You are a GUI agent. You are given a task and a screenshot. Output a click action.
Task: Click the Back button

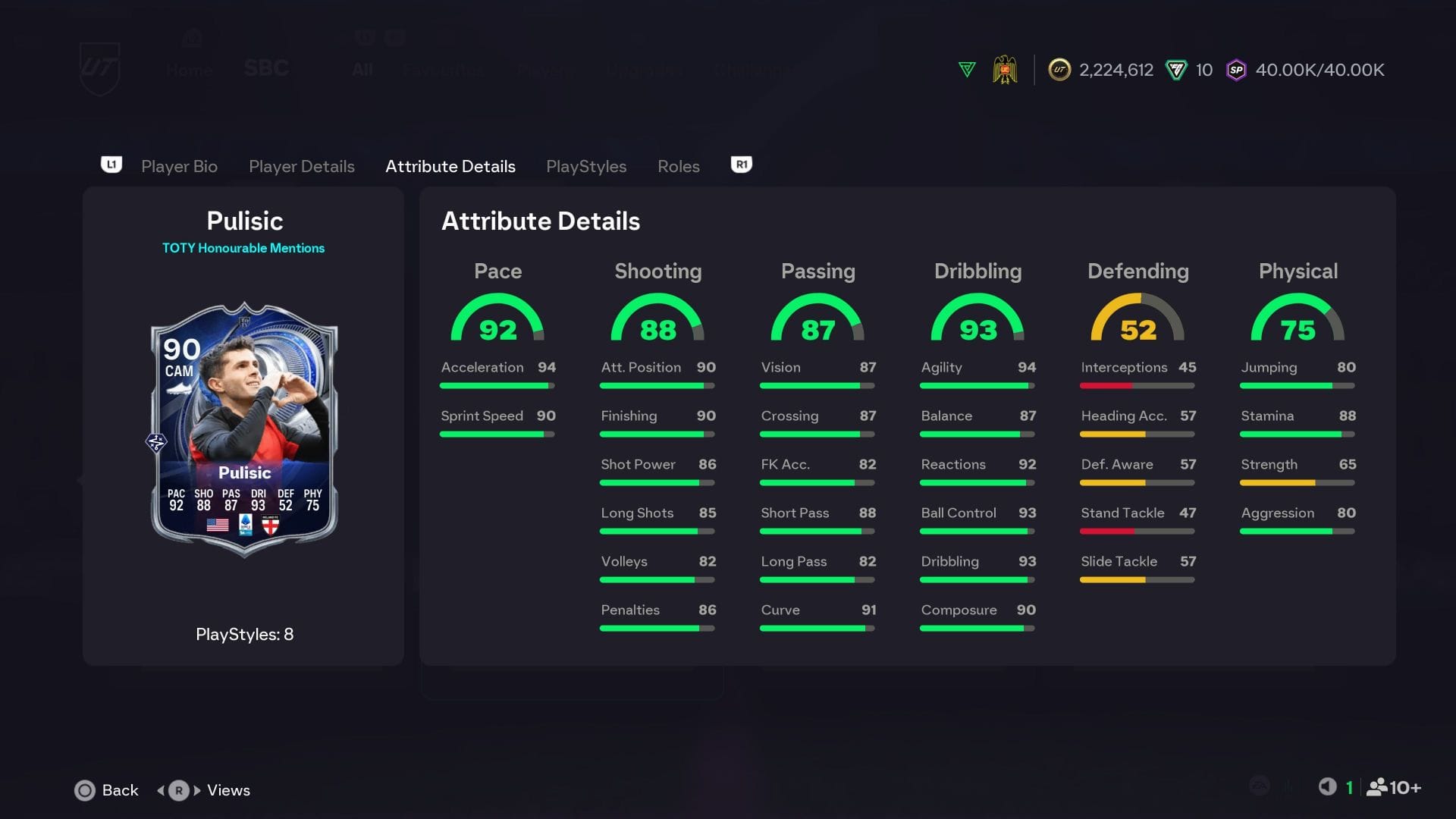click(x=106, y=790)
